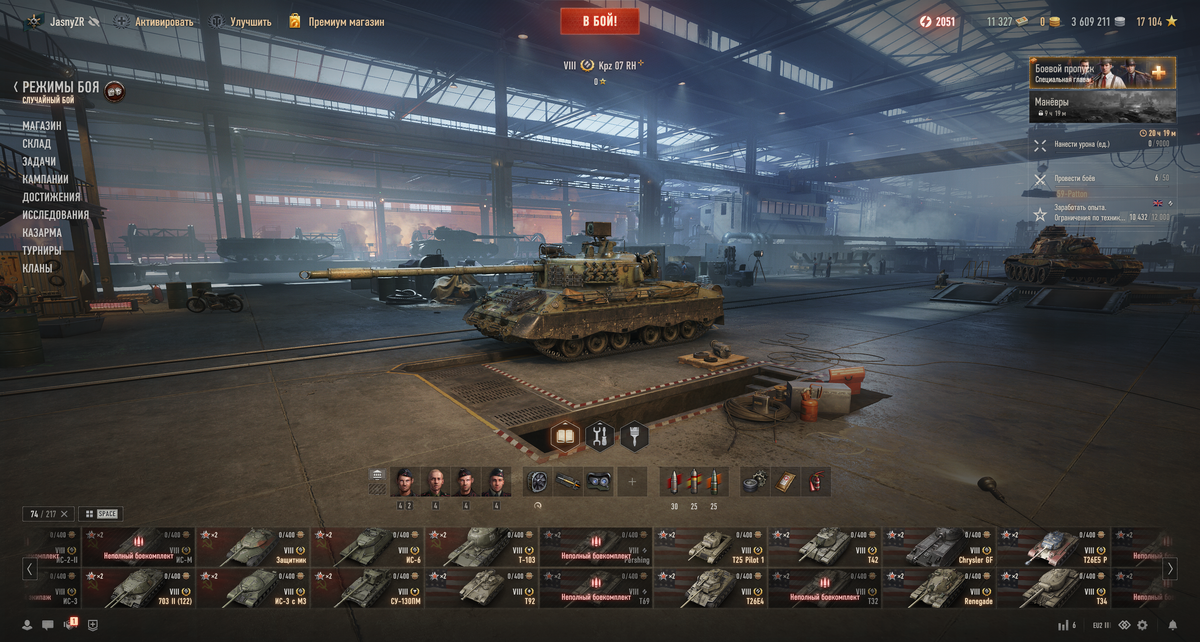Open the СКЛАД depot menu
This screenshot has height=642, width=1200.
[x=37, y=144]
